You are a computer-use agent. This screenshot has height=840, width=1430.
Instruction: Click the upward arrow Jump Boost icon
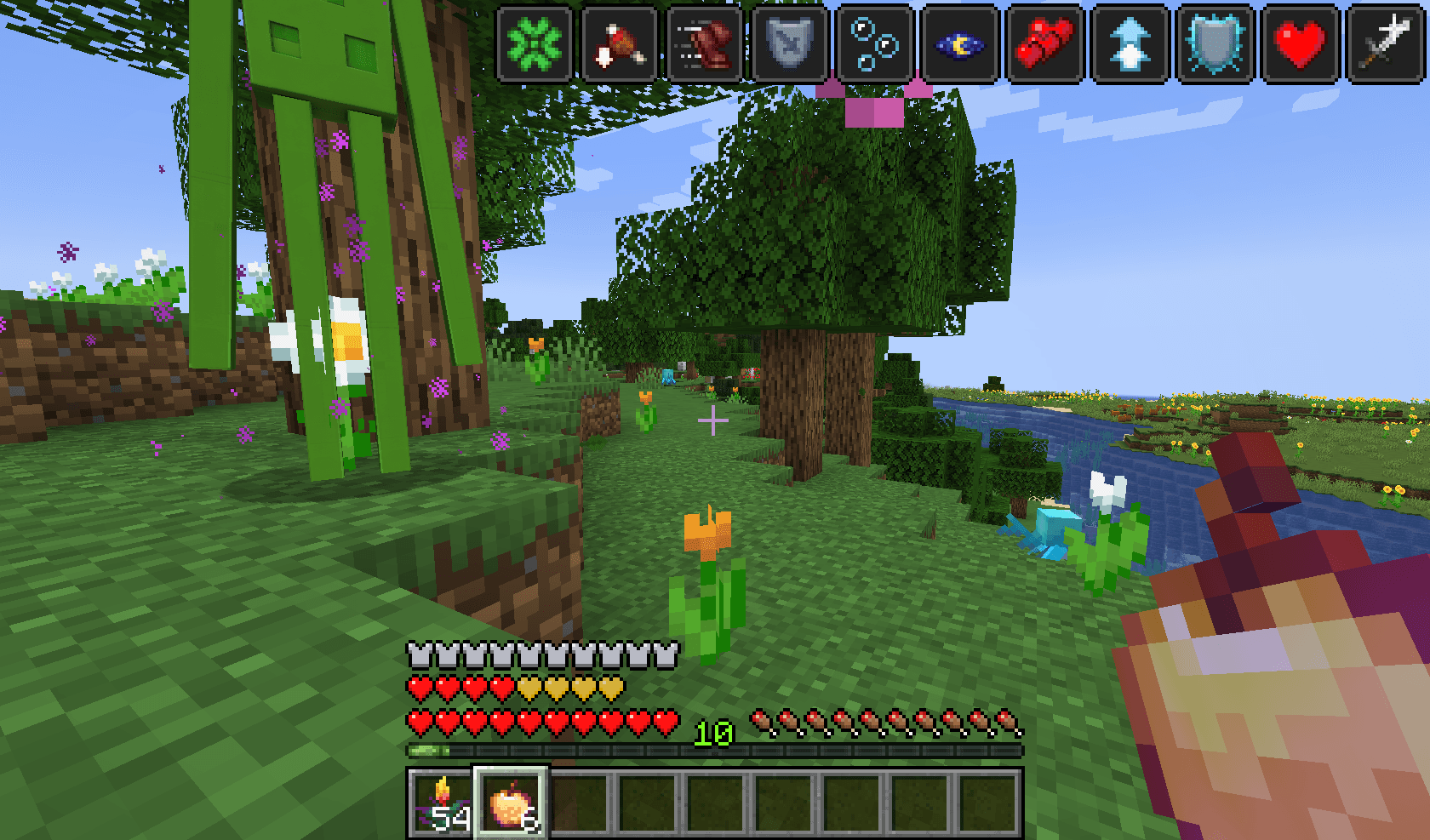pos(1130,44)
